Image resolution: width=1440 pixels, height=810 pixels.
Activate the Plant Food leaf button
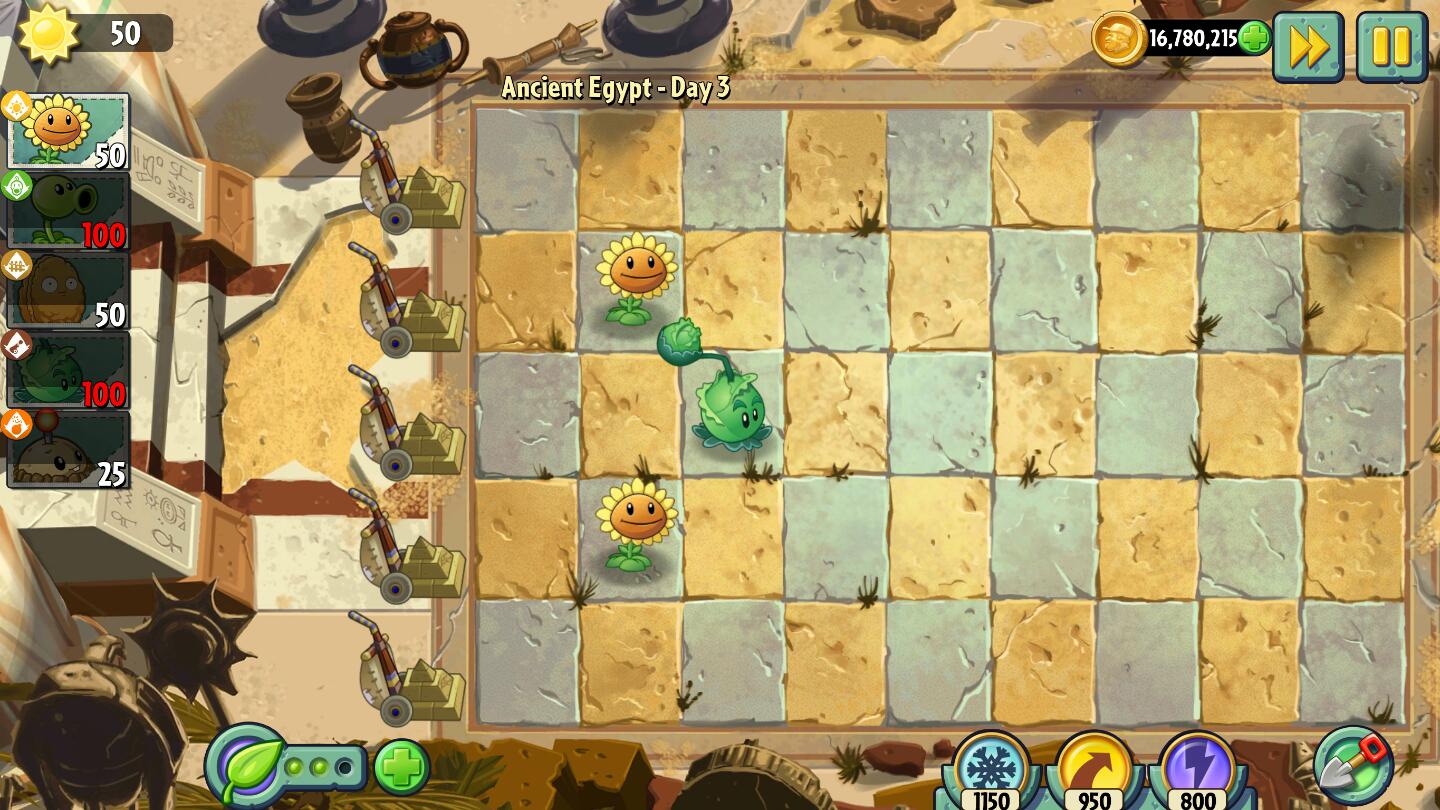click(x=246, y=767)
